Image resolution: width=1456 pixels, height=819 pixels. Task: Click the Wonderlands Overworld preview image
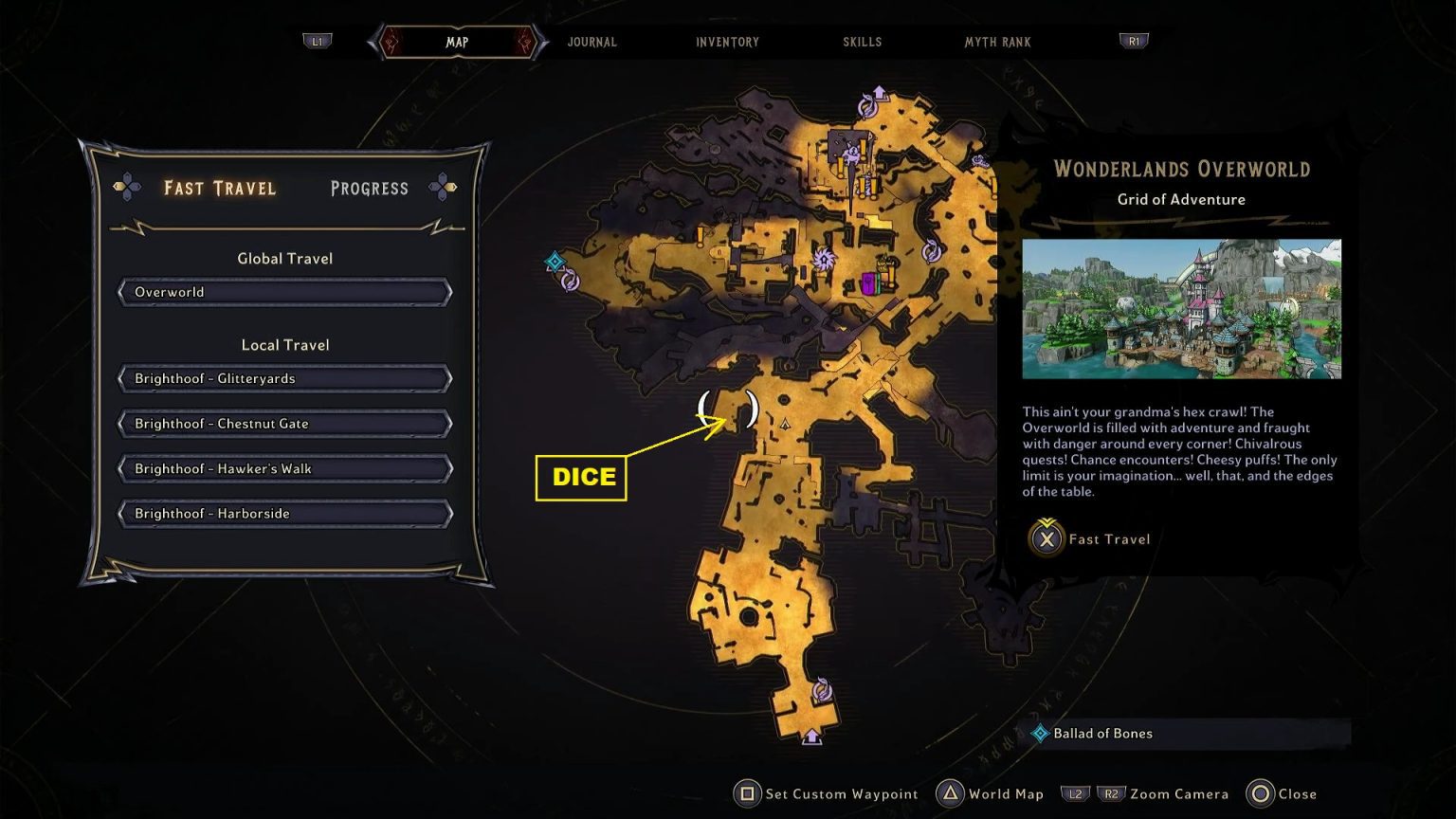coord(1182,308)
